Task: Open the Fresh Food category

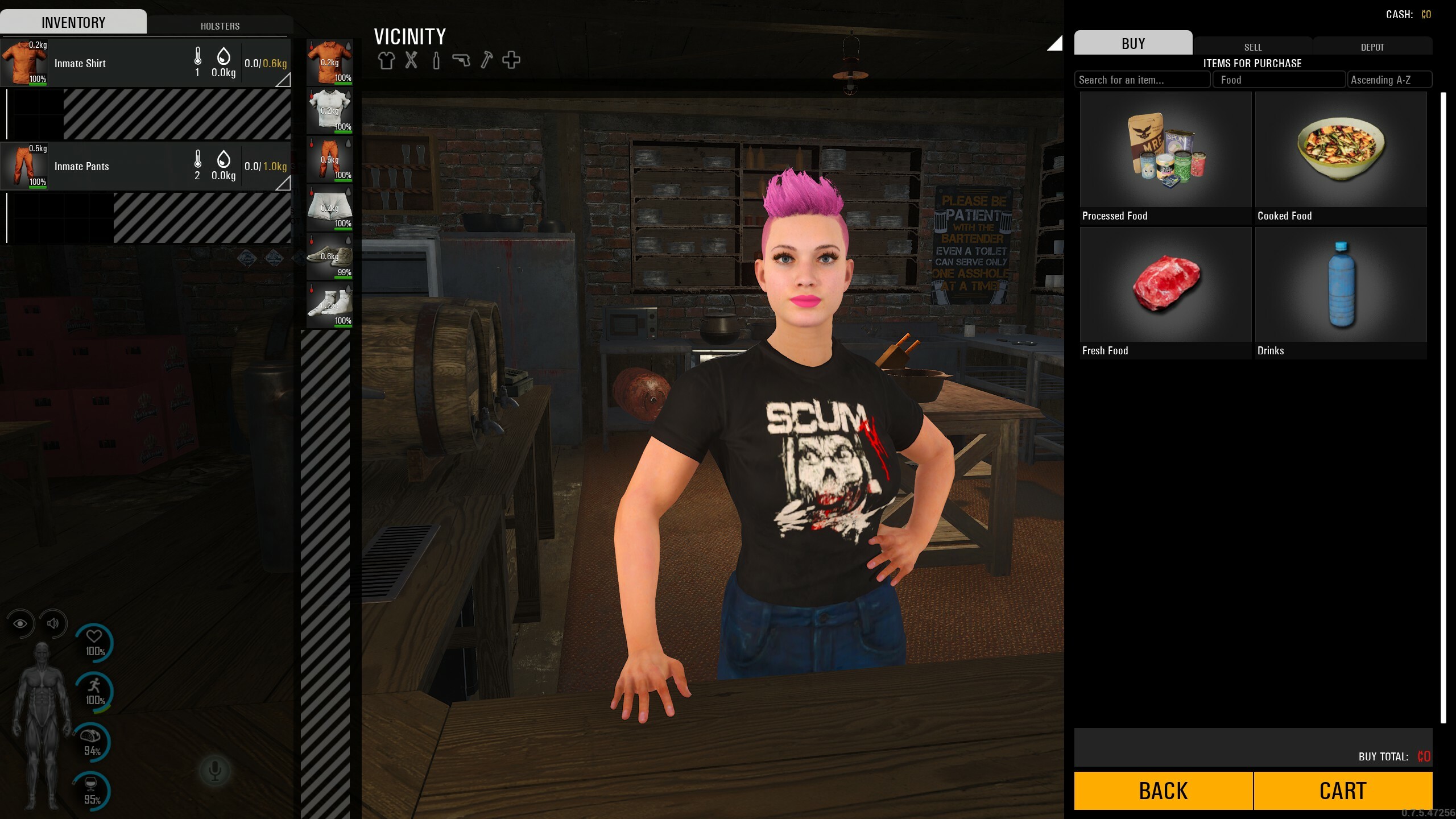Action: click(1165, 292)
